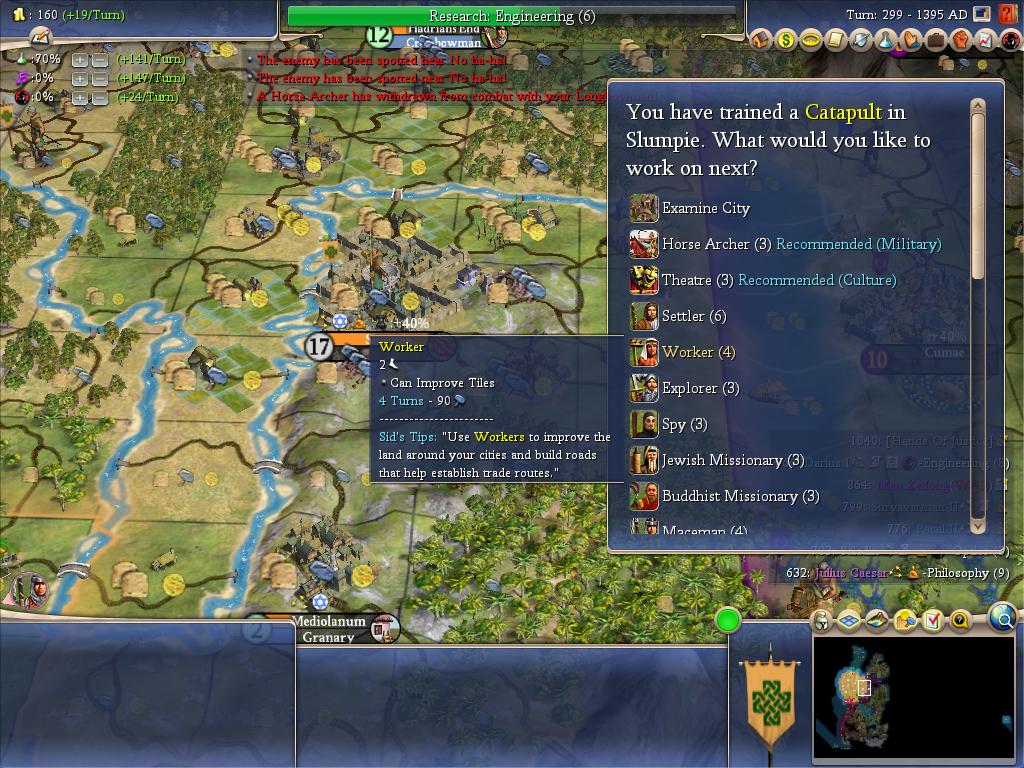Increase the research rate with plus button

tap(80, 60)
